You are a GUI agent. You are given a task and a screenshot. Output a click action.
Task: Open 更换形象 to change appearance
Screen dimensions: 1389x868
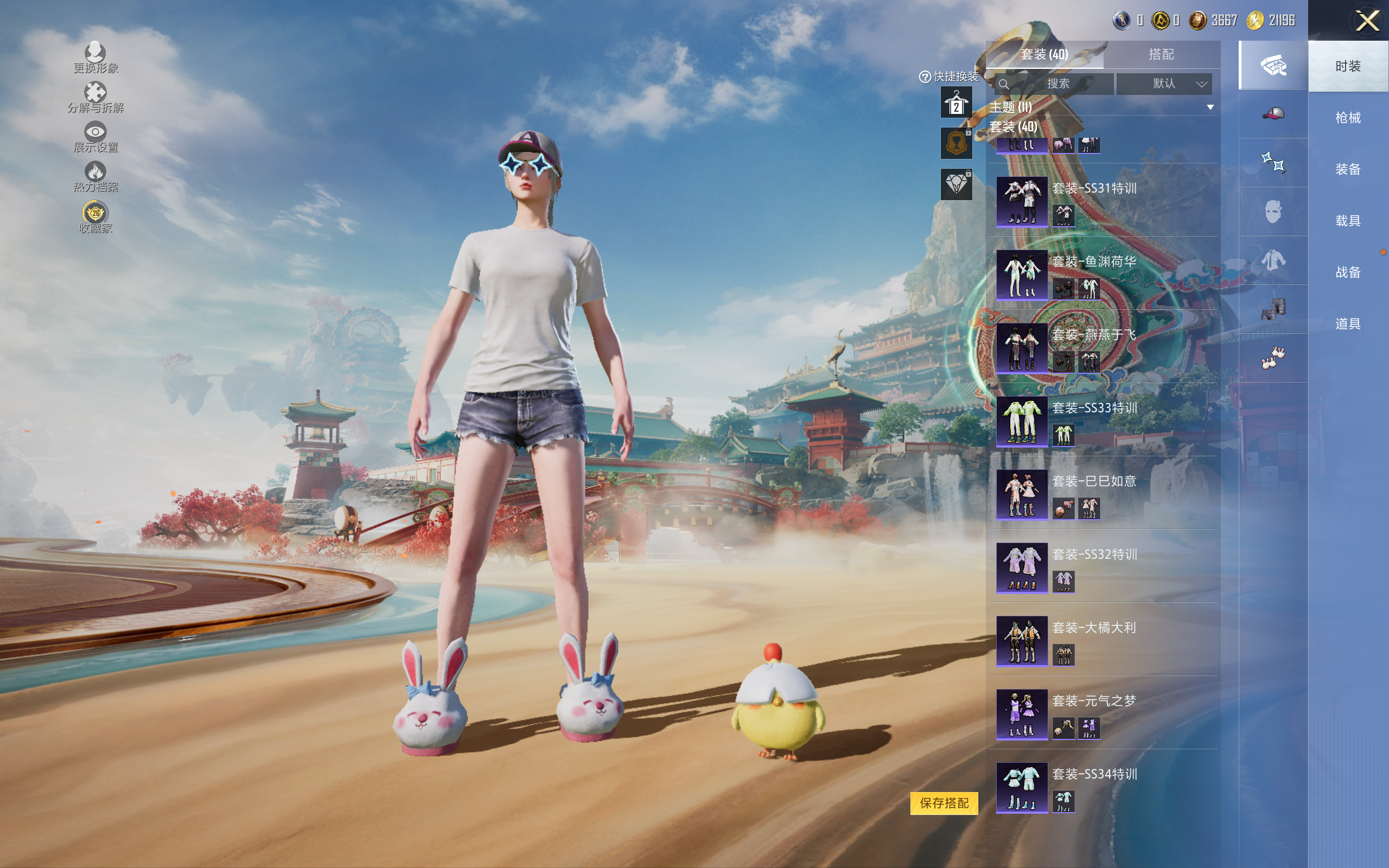point(95,58)
